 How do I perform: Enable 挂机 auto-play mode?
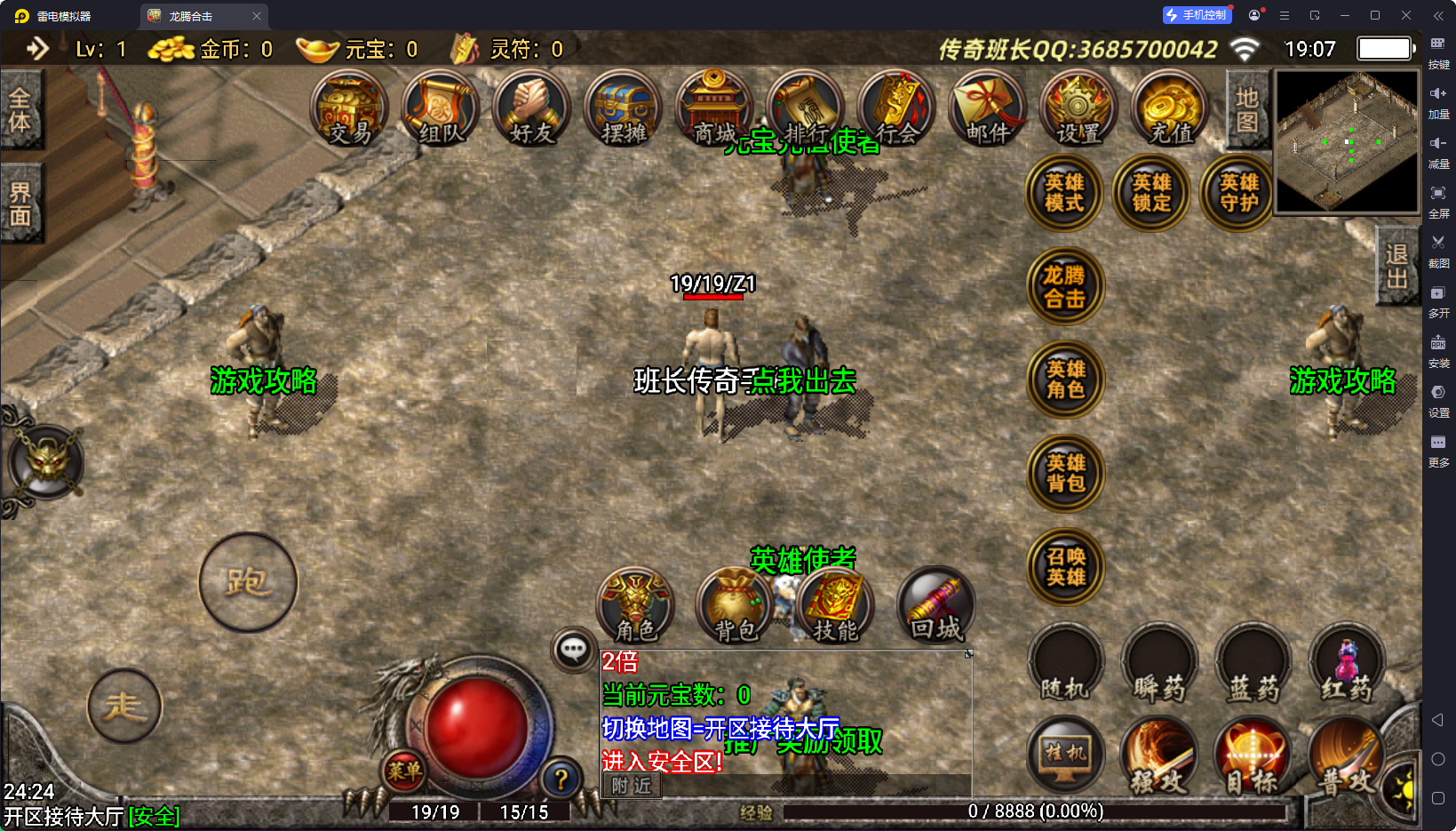tap(1064, 755)
